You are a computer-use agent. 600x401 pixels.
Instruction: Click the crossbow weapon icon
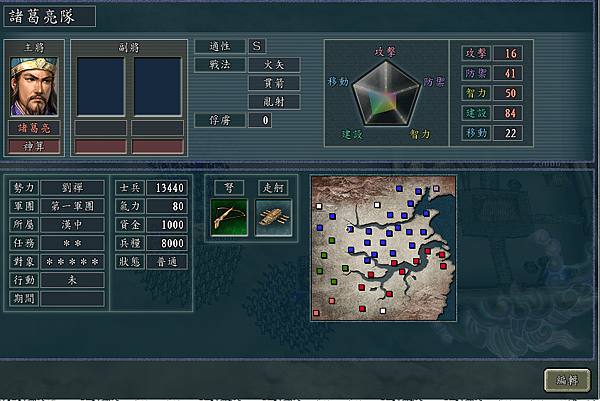click(228, 218)
